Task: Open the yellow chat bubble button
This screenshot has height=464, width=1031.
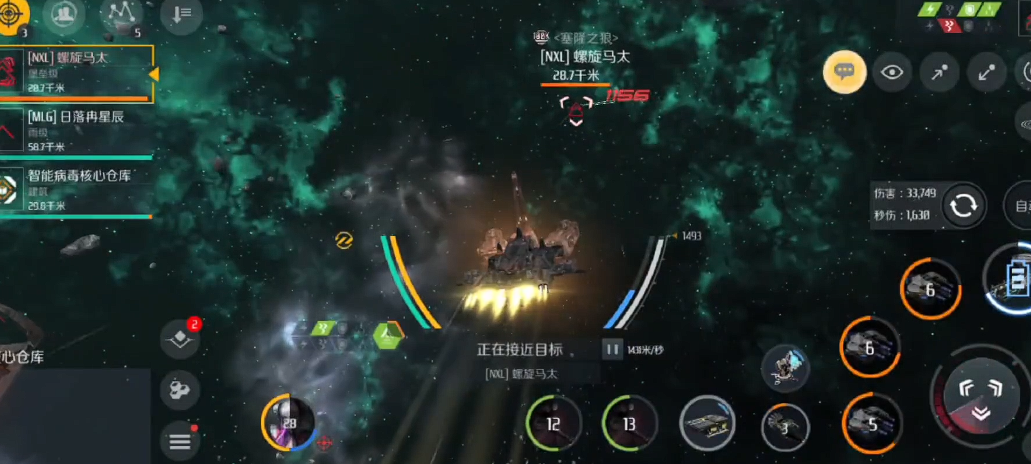Action: (844, 72)
